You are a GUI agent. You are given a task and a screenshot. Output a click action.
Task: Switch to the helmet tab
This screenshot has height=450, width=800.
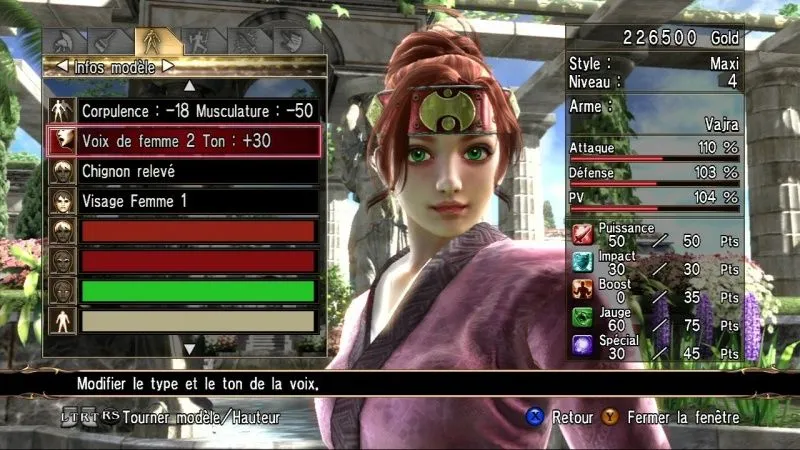point(63,42)
